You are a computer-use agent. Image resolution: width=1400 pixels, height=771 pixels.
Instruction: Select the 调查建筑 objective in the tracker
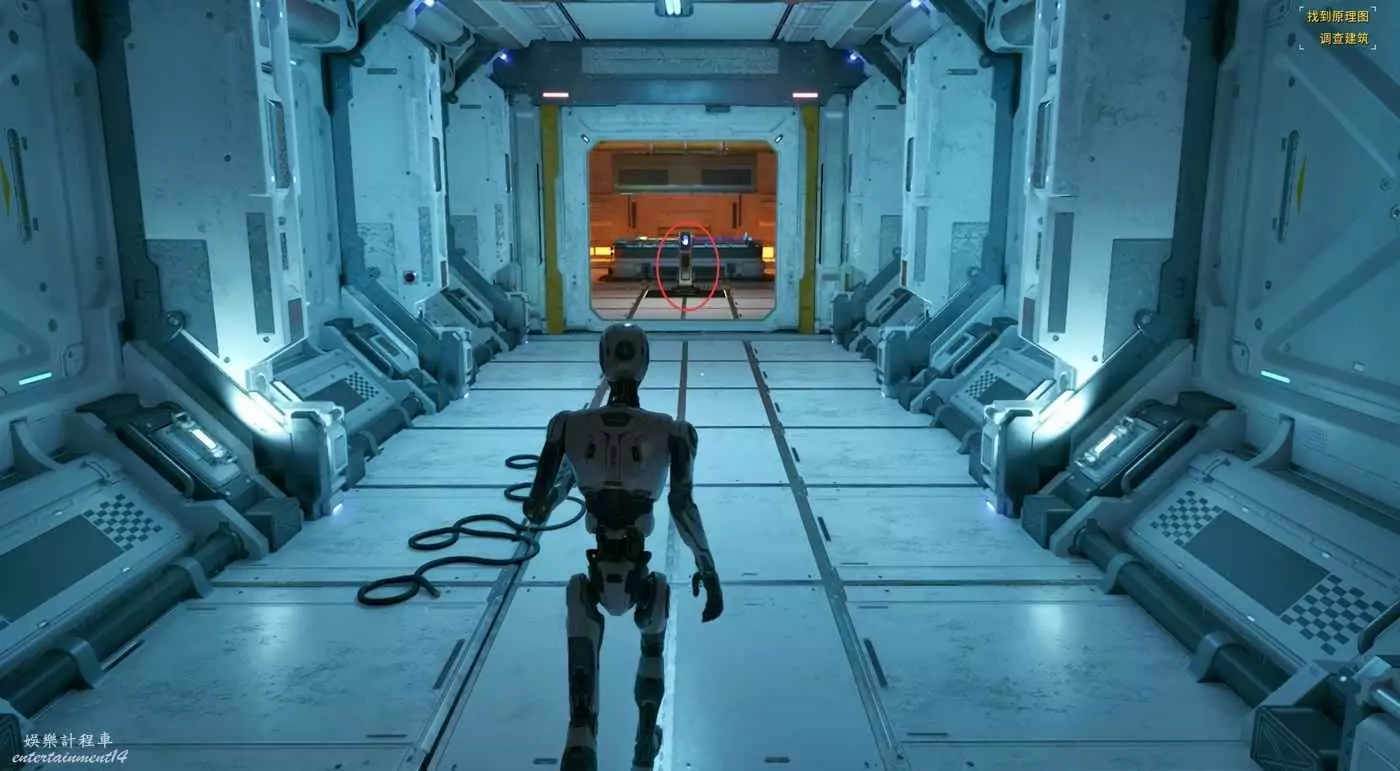click(1343, 39)
